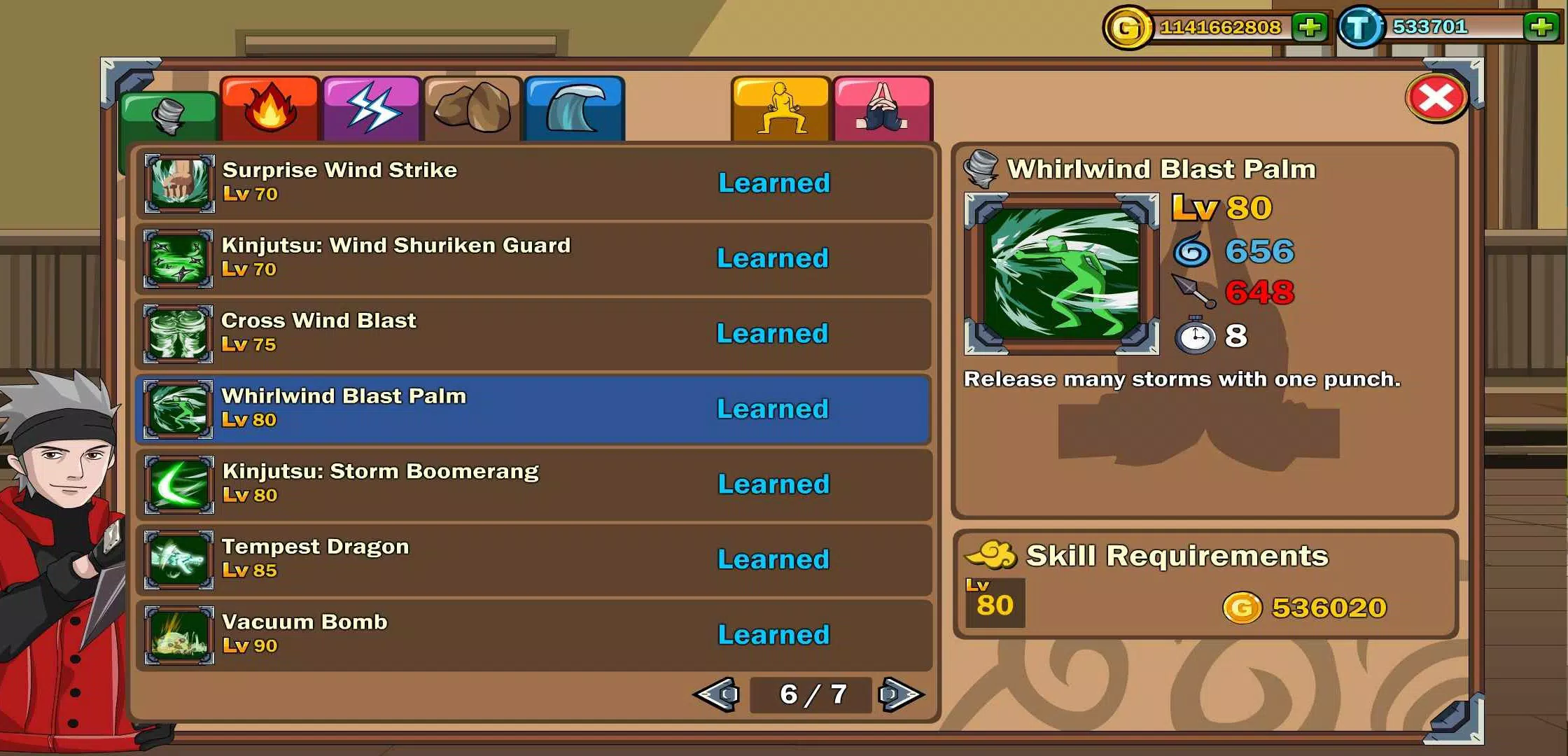Click the Whirlwind Blast Palm row
The height and width of the screenshot is (756, 1568).
[533, 409]
